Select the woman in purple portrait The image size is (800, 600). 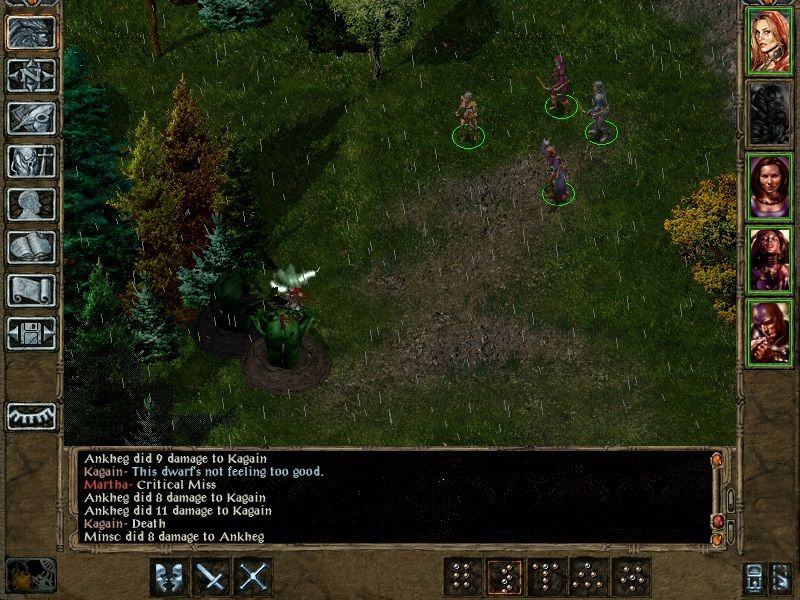coord(770,187)
